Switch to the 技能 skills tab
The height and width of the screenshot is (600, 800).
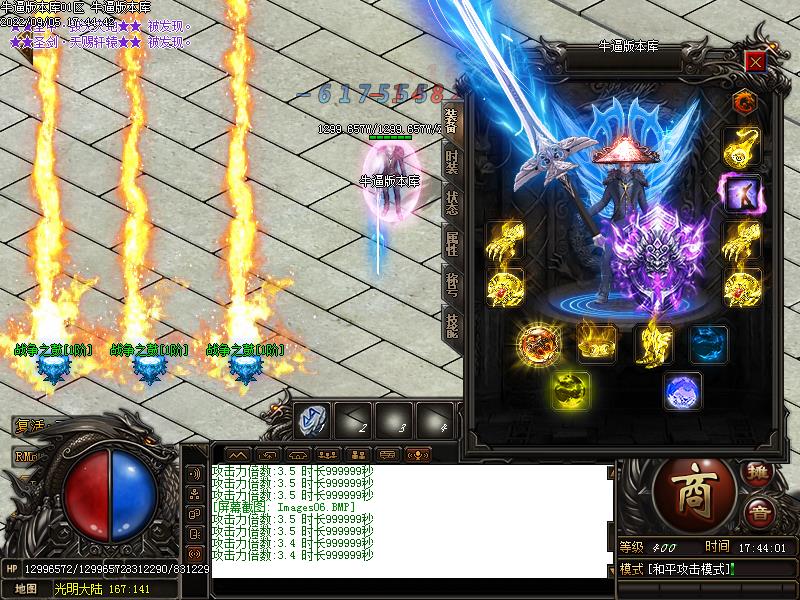pos(451,326)
